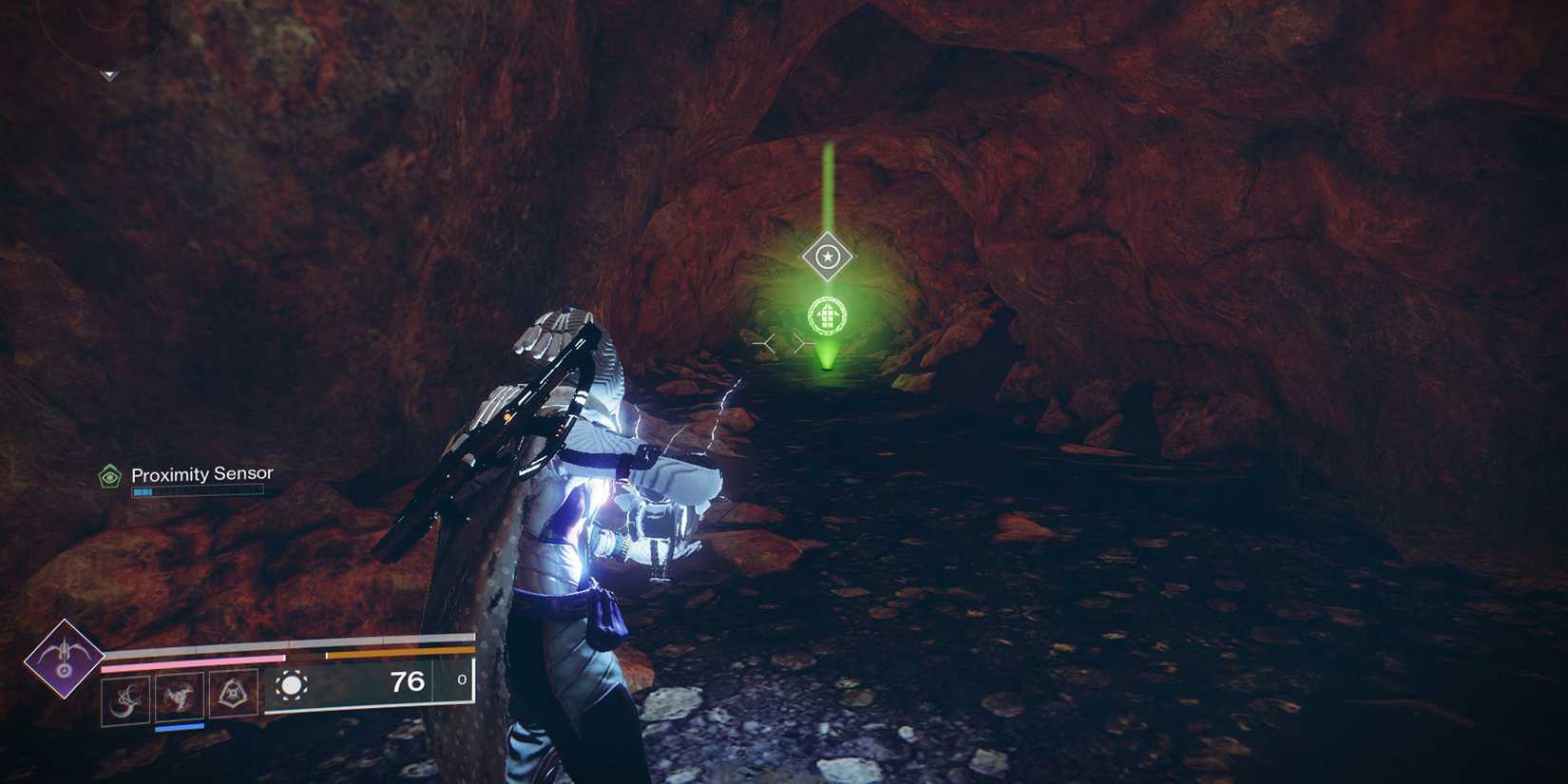Select the green patrol beacon globe icon

827,314
